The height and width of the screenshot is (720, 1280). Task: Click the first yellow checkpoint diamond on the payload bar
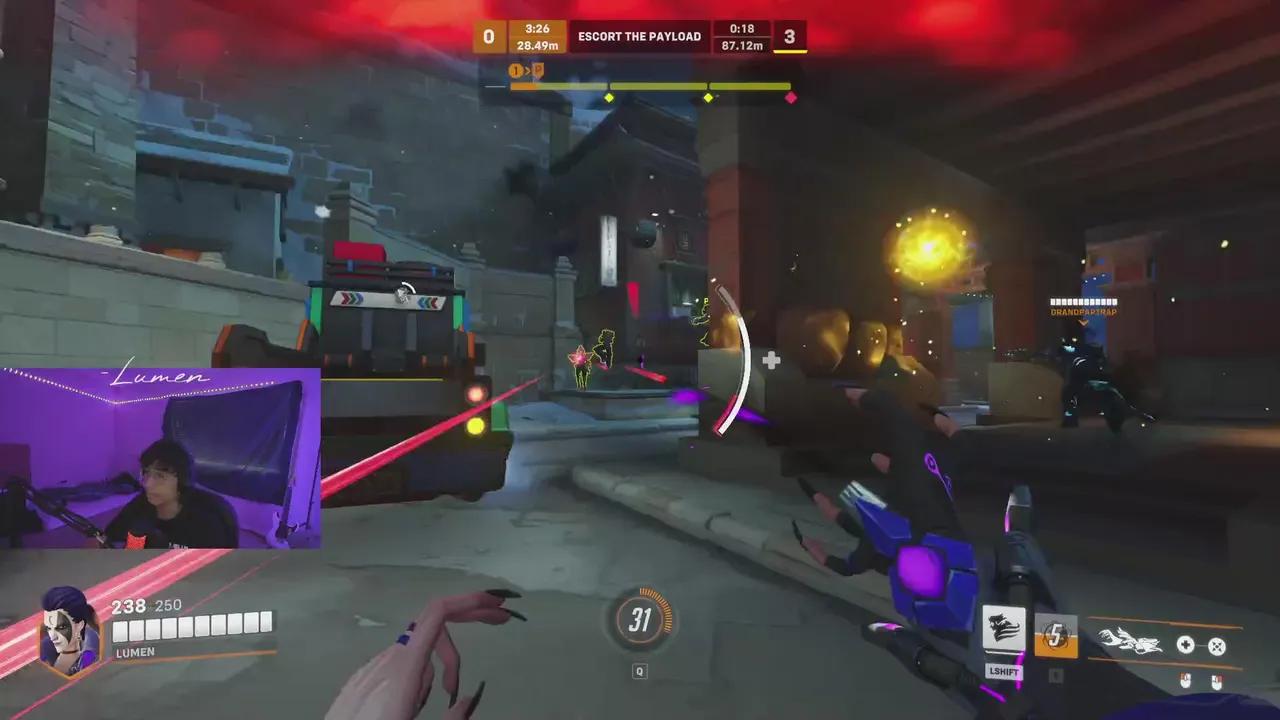pyautogui.click(x=607, y=95)
